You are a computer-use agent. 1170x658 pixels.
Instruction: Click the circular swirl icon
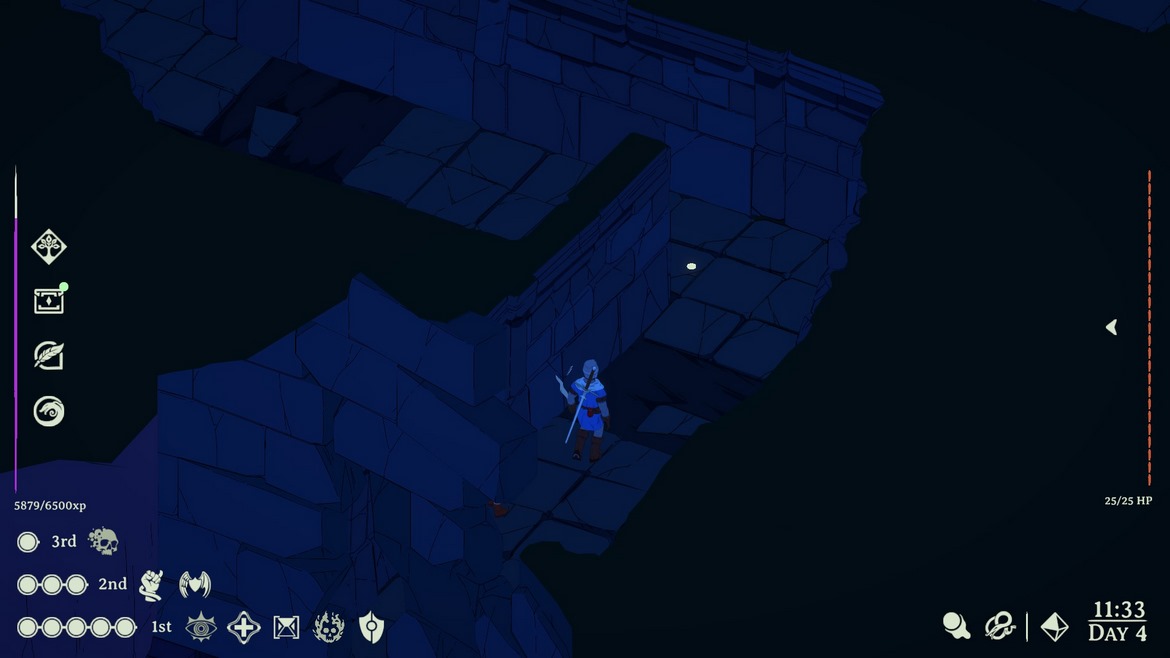coord(48,411)
